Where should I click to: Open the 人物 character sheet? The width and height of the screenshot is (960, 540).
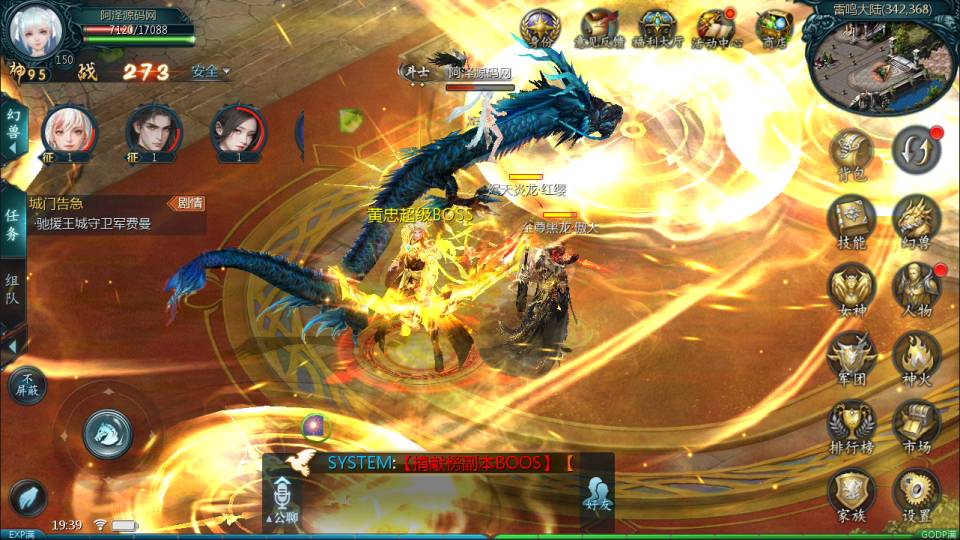click(x=916, y=289)
